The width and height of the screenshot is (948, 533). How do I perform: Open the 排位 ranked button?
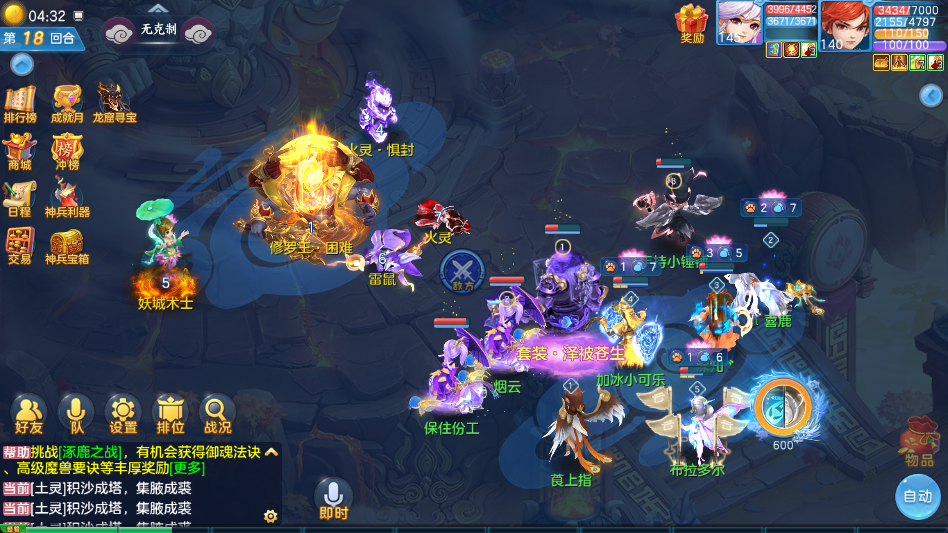[170, 413]
